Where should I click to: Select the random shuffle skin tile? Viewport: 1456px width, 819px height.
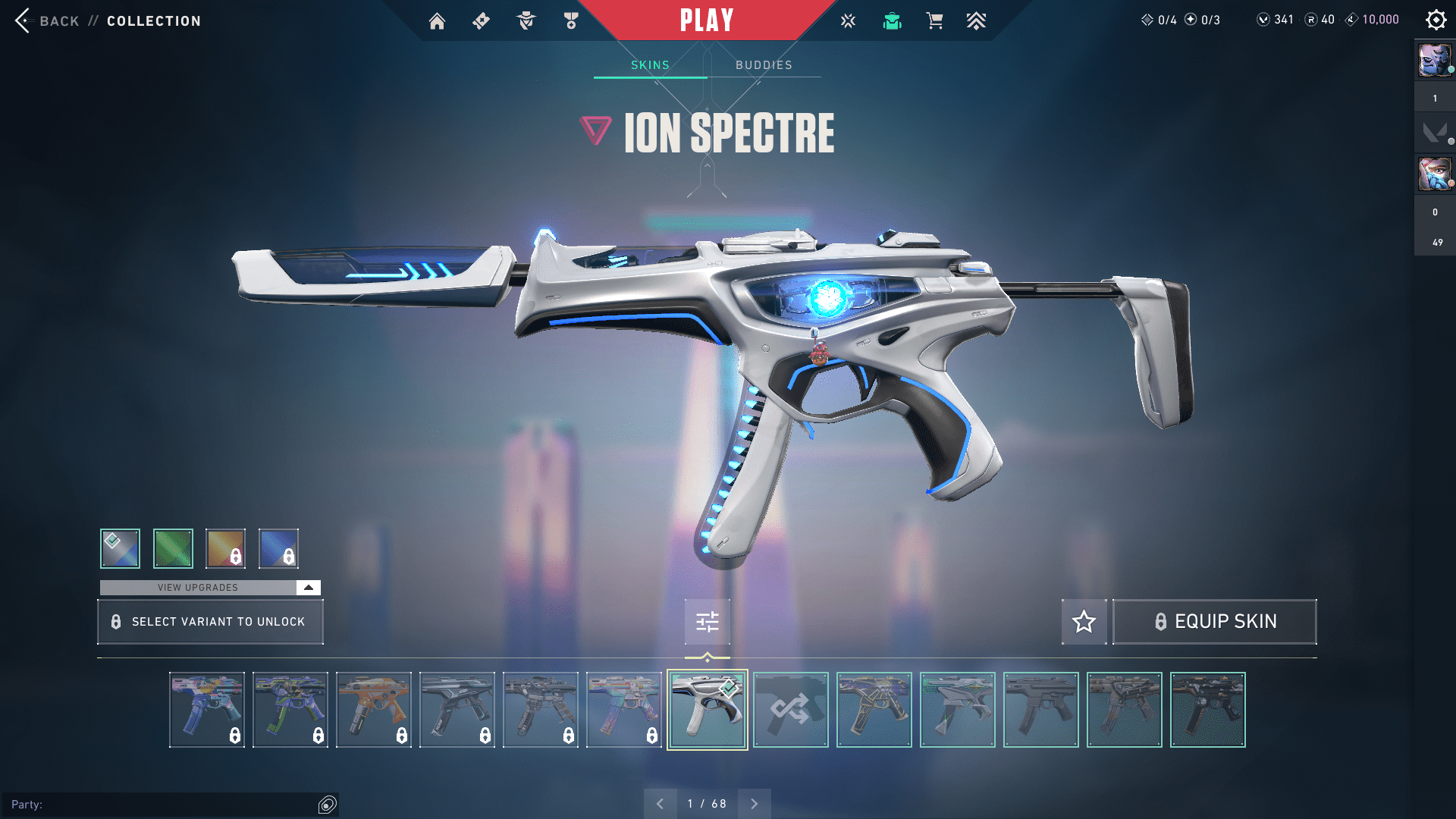790,710
